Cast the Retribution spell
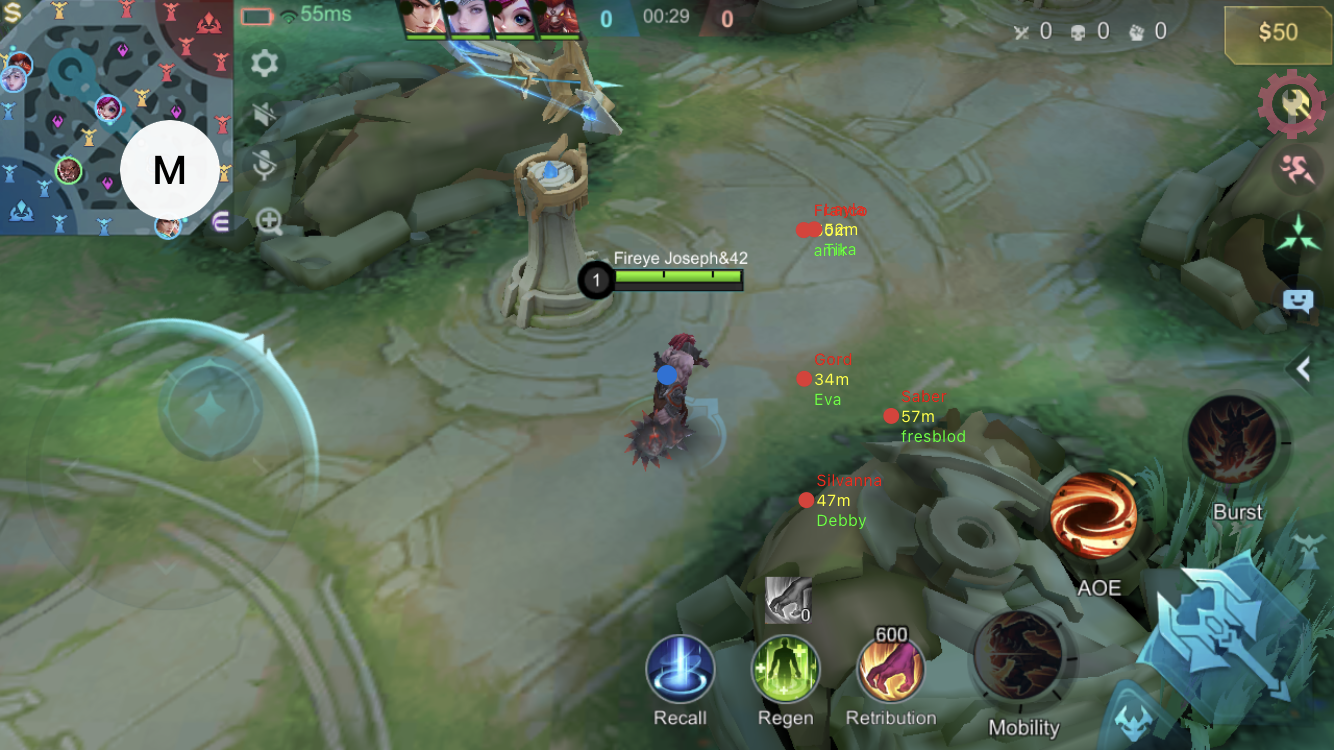 890,669
